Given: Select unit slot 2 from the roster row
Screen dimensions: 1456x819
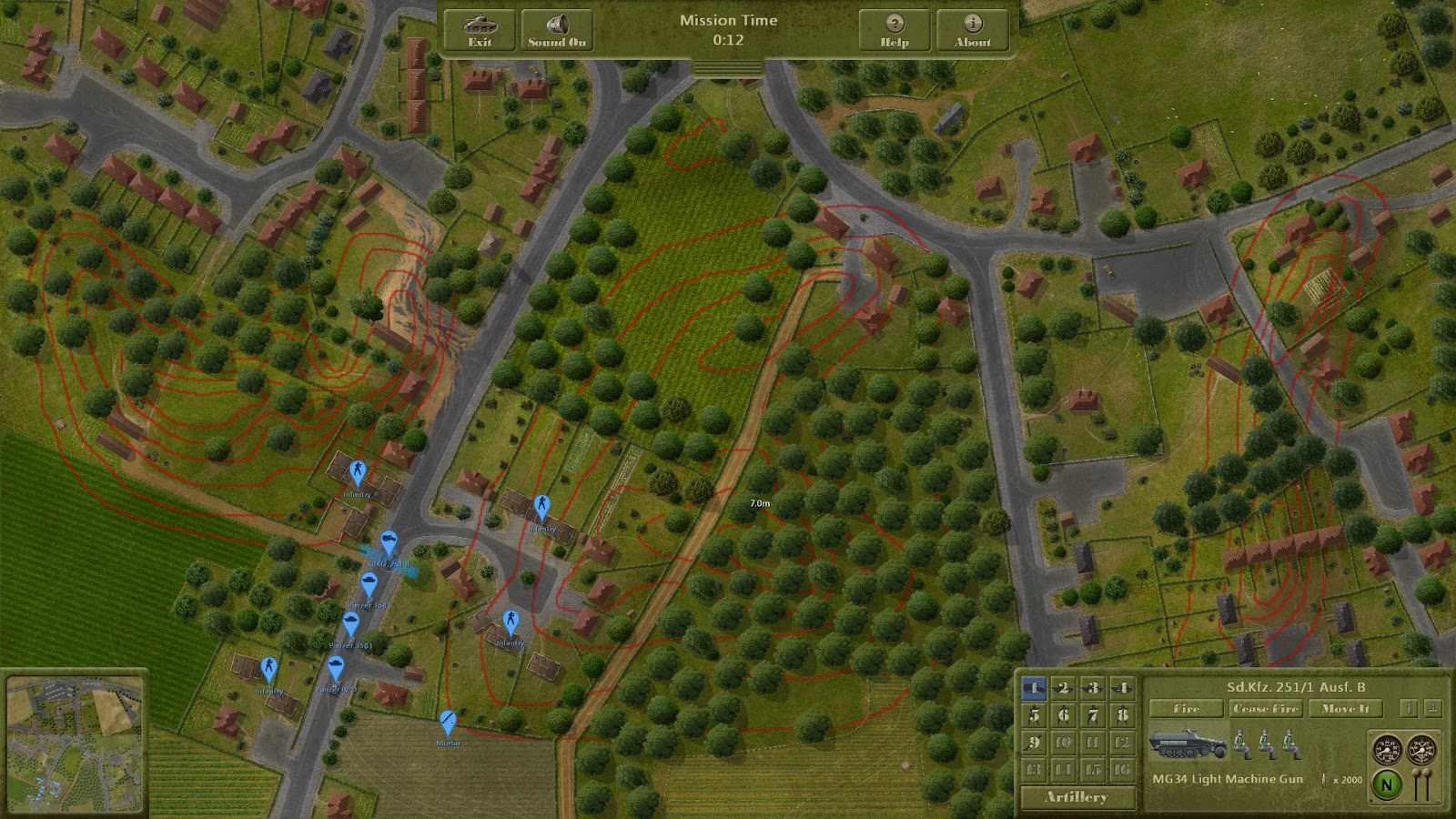Looking at the screenshot, I should 1064,687.
